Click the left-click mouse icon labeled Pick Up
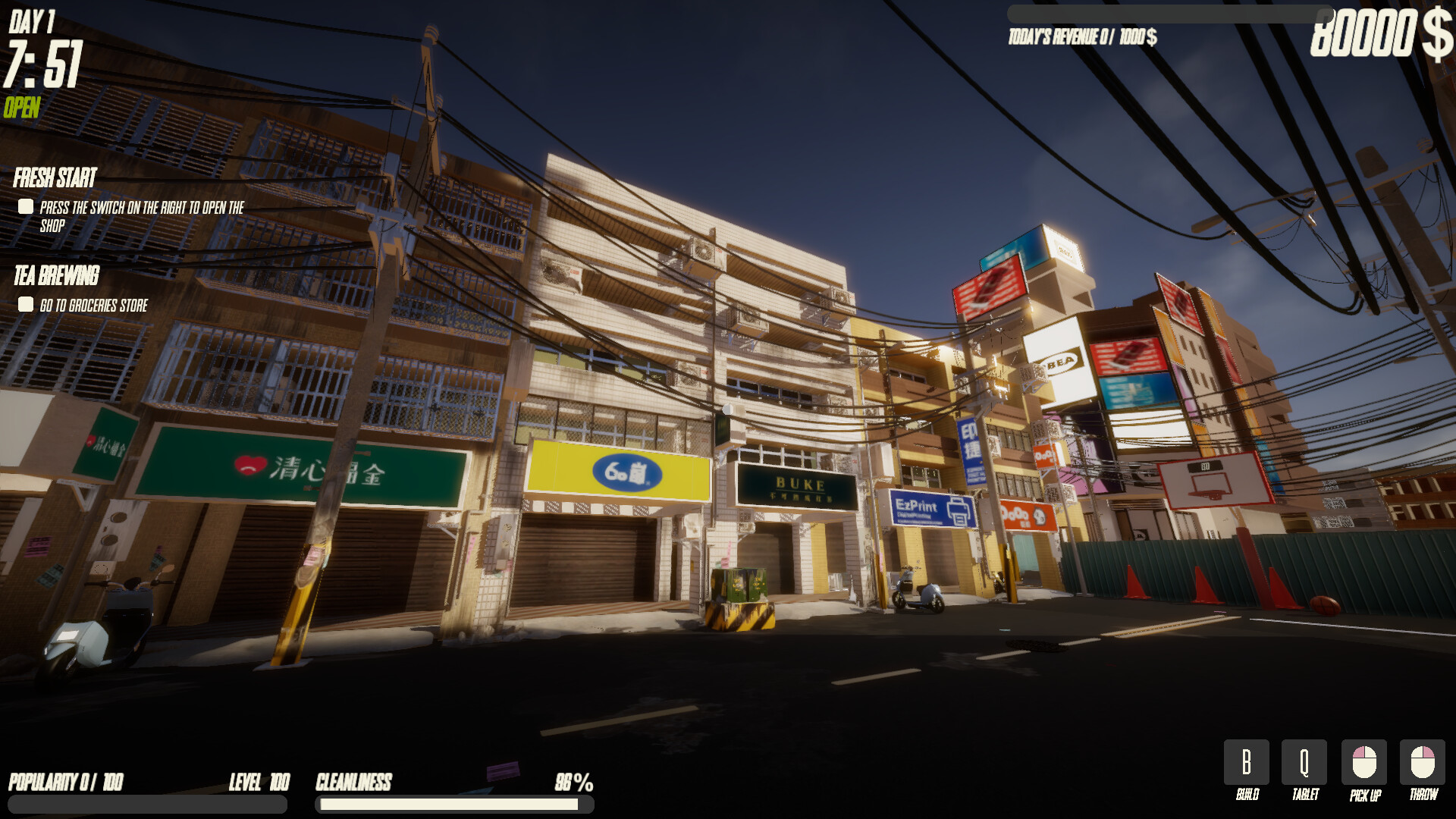 point(1363,762)
